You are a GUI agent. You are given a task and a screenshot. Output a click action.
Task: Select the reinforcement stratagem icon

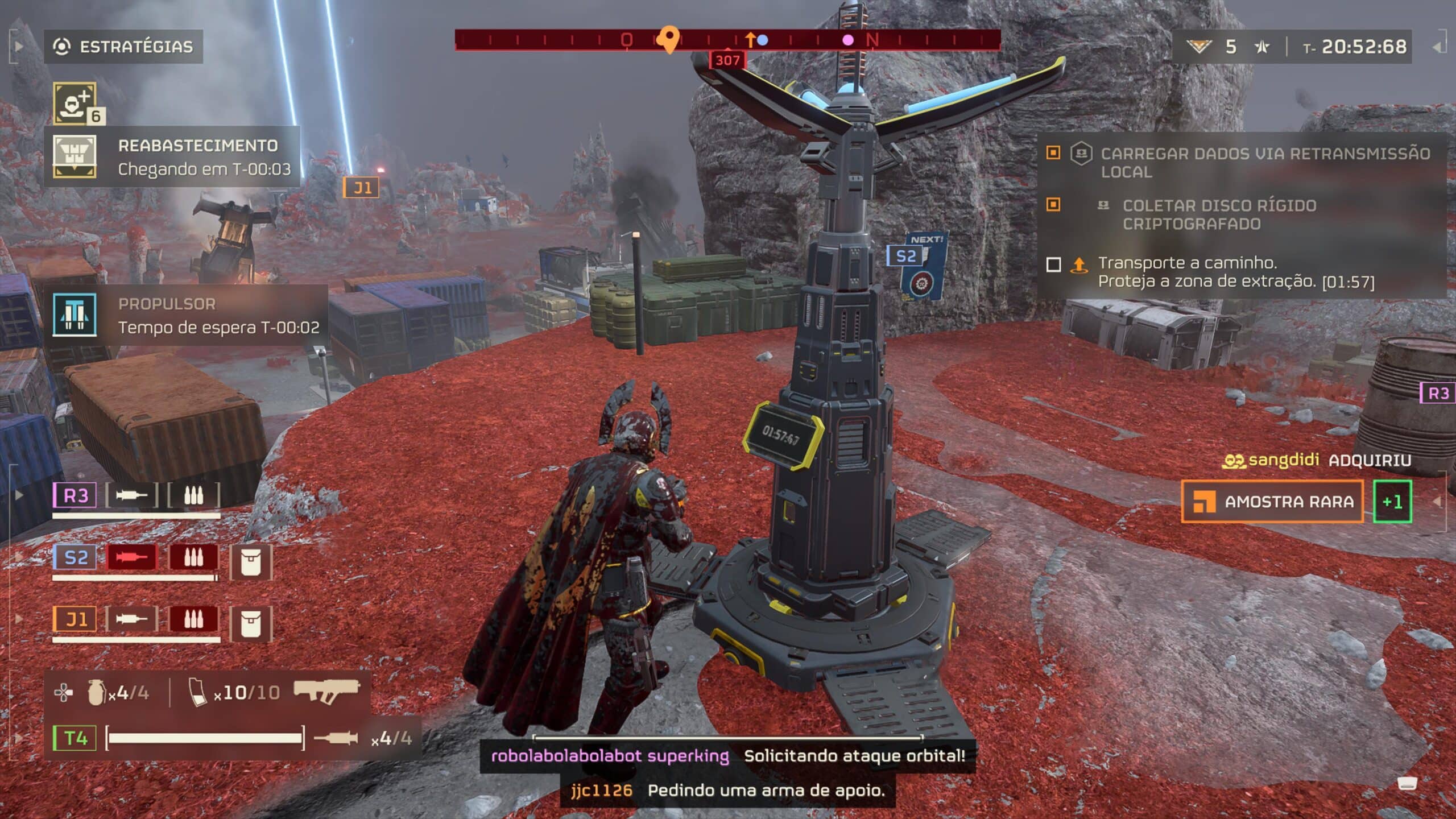click(x=75, y=103)
